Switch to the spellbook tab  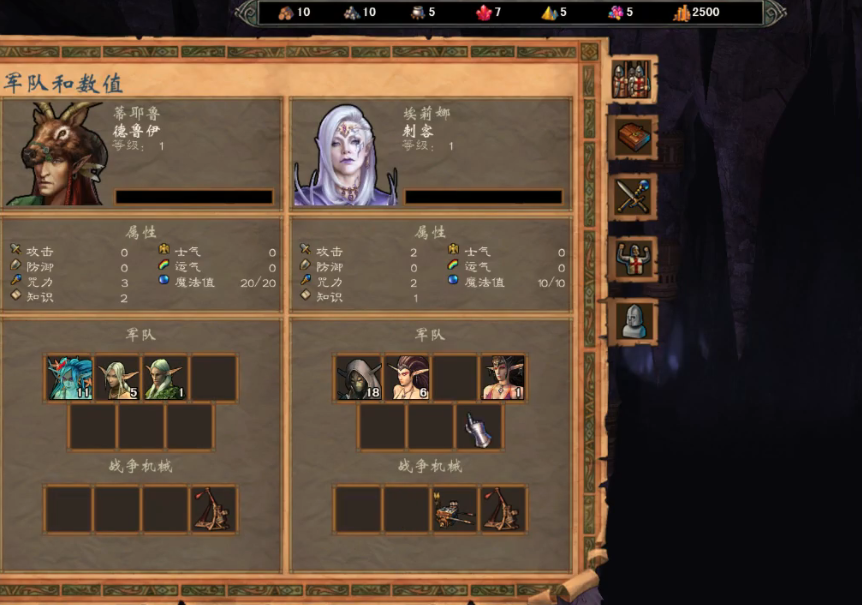point(632,138)
